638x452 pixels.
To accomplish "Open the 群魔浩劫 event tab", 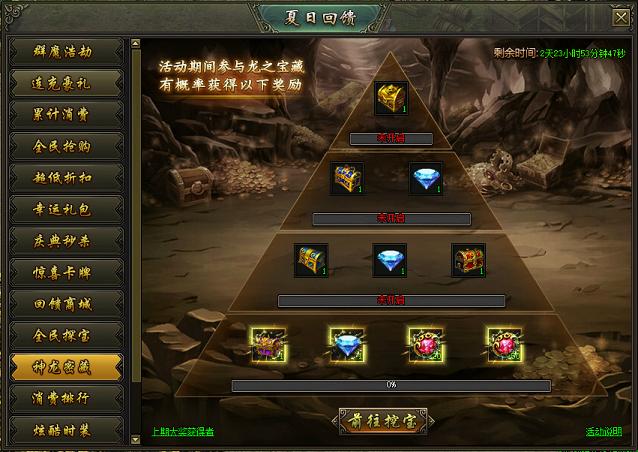I will coord(66,51).
